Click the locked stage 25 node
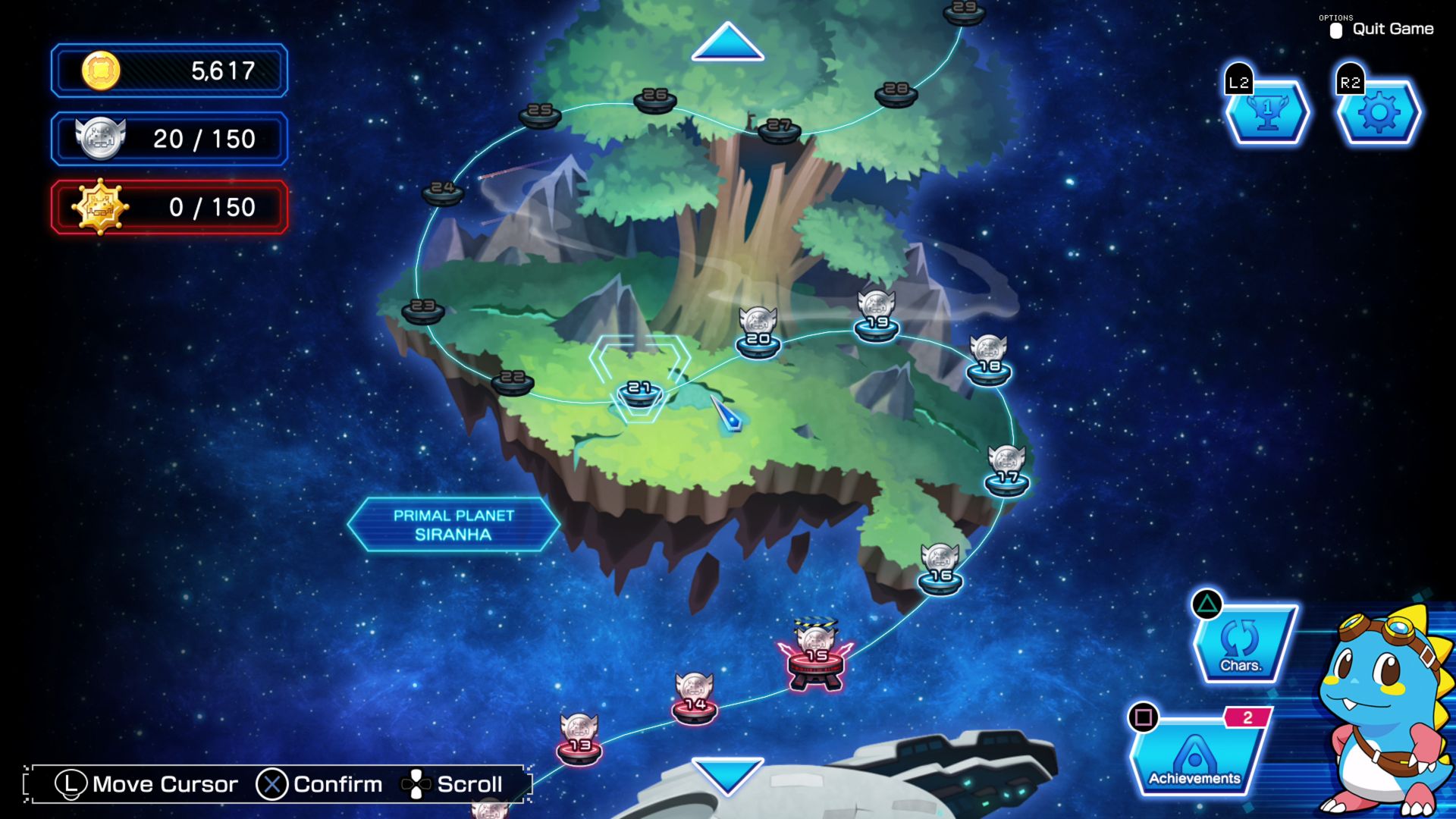Image resolution: width=1456 pixels, height=819 pixels. click(540, 114)
